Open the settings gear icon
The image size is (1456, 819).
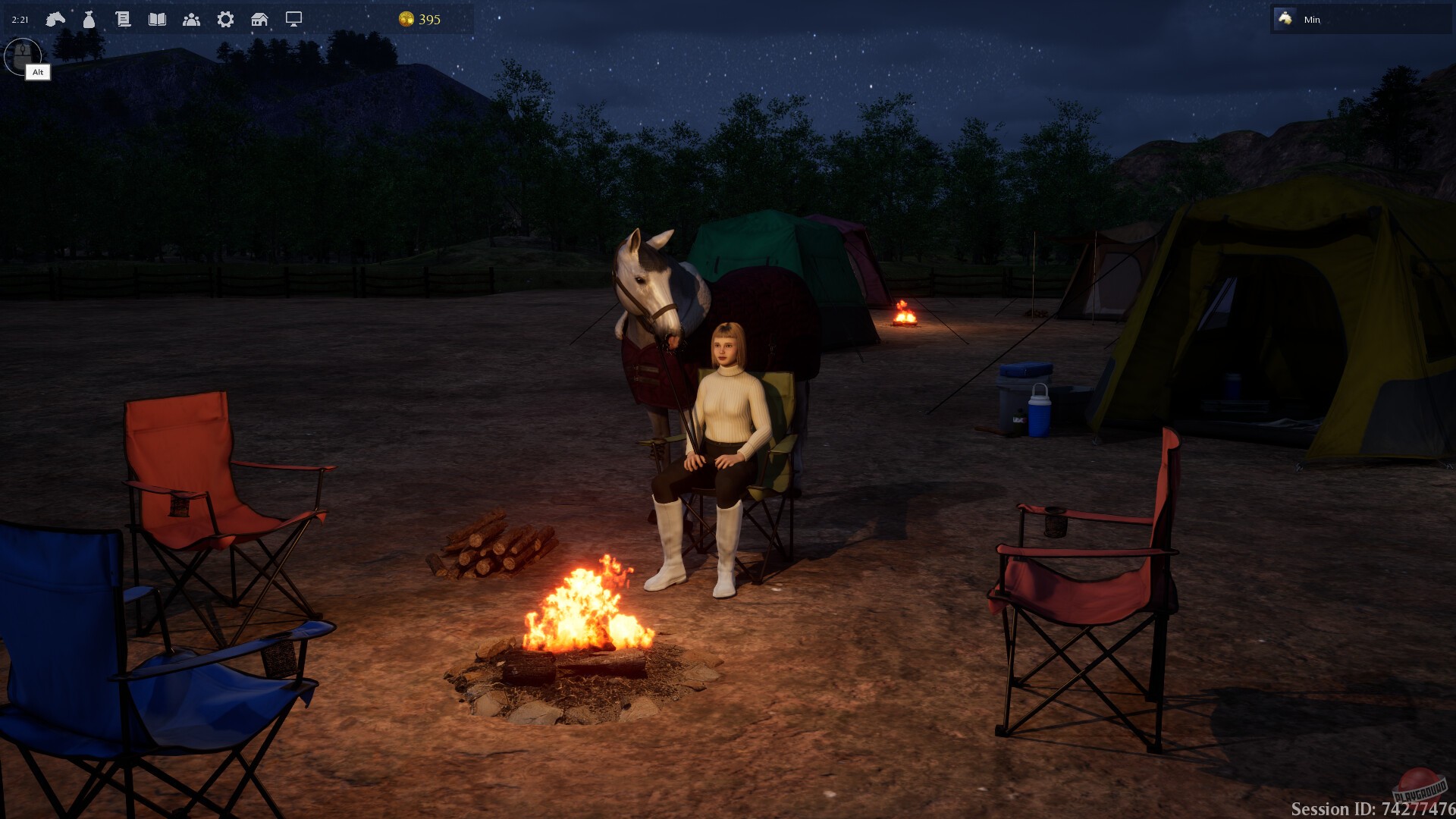[x=224, y=19]
